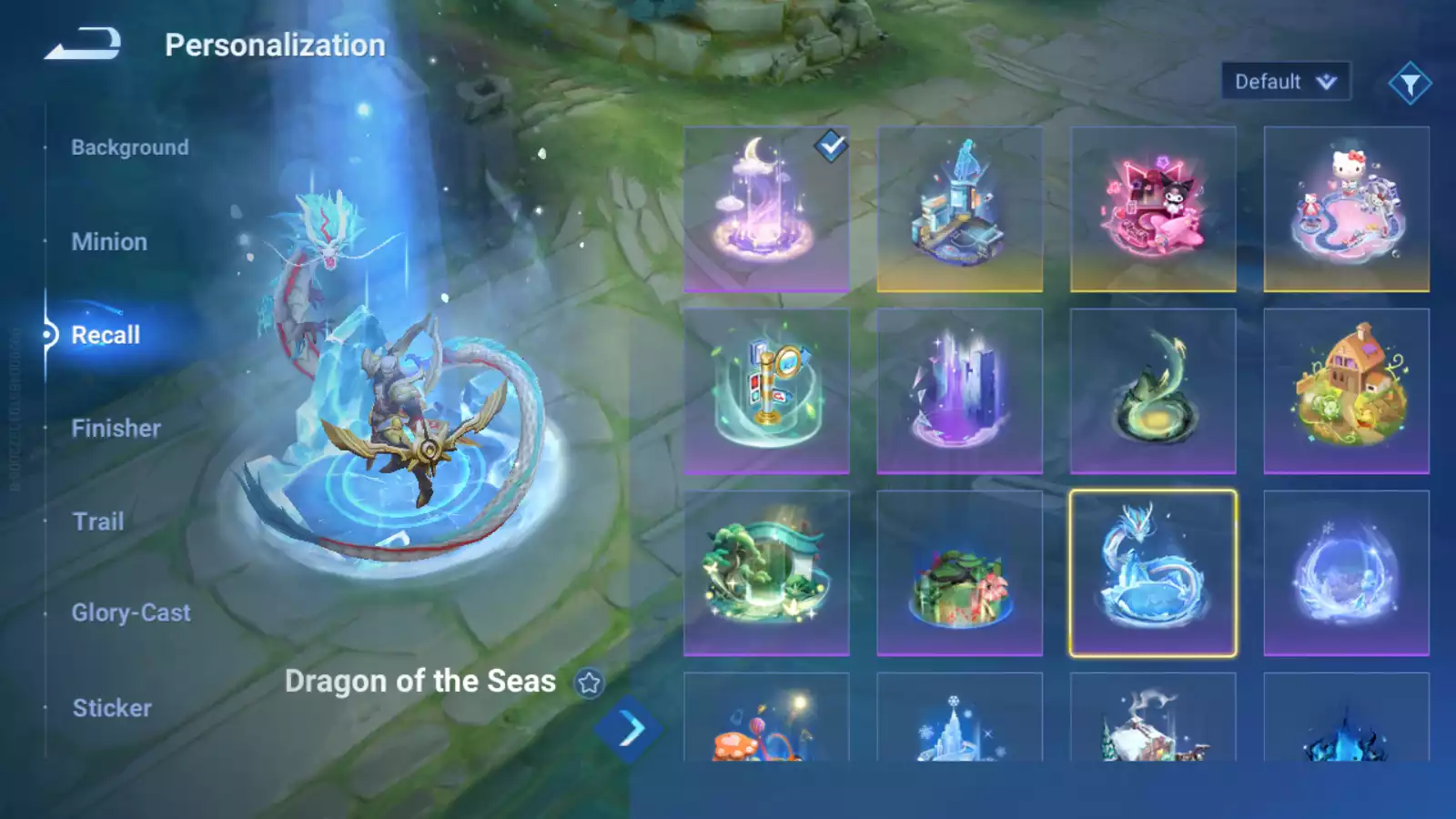The image size is (1456, 819).
Task: Select the Recall category
Action: pos(106,335)
